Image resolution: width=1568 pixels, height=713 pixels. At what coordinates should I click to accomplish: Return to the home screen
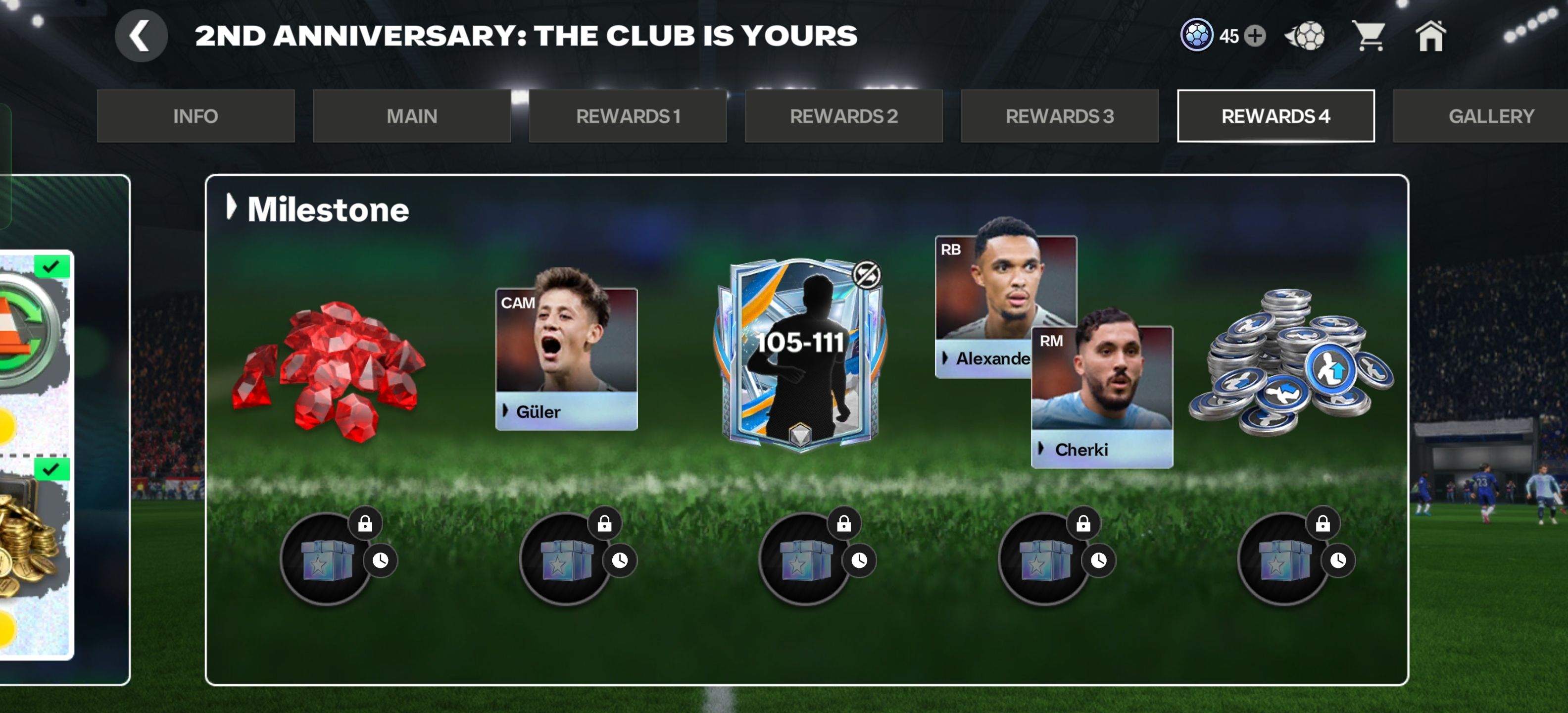pos(1430,36)
